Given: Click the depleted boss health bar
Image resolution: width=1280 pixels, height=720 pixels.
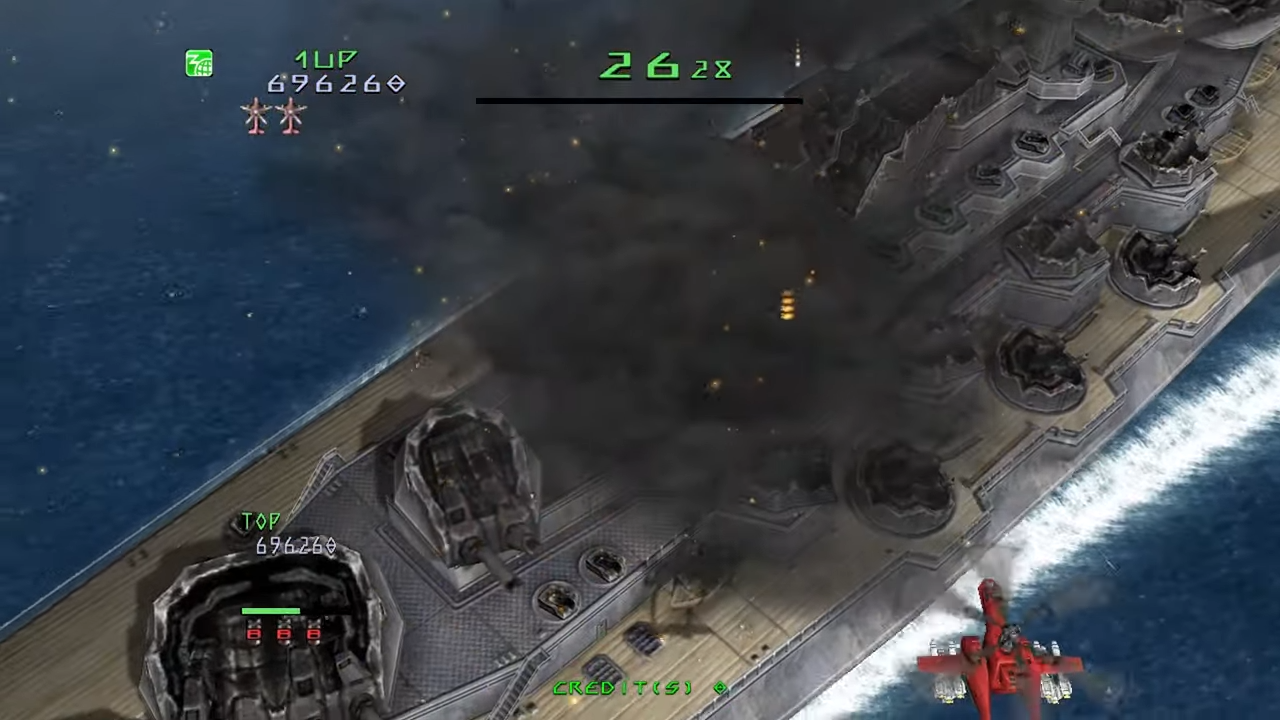Looking at the screenshot, I should tap(638, 101).
